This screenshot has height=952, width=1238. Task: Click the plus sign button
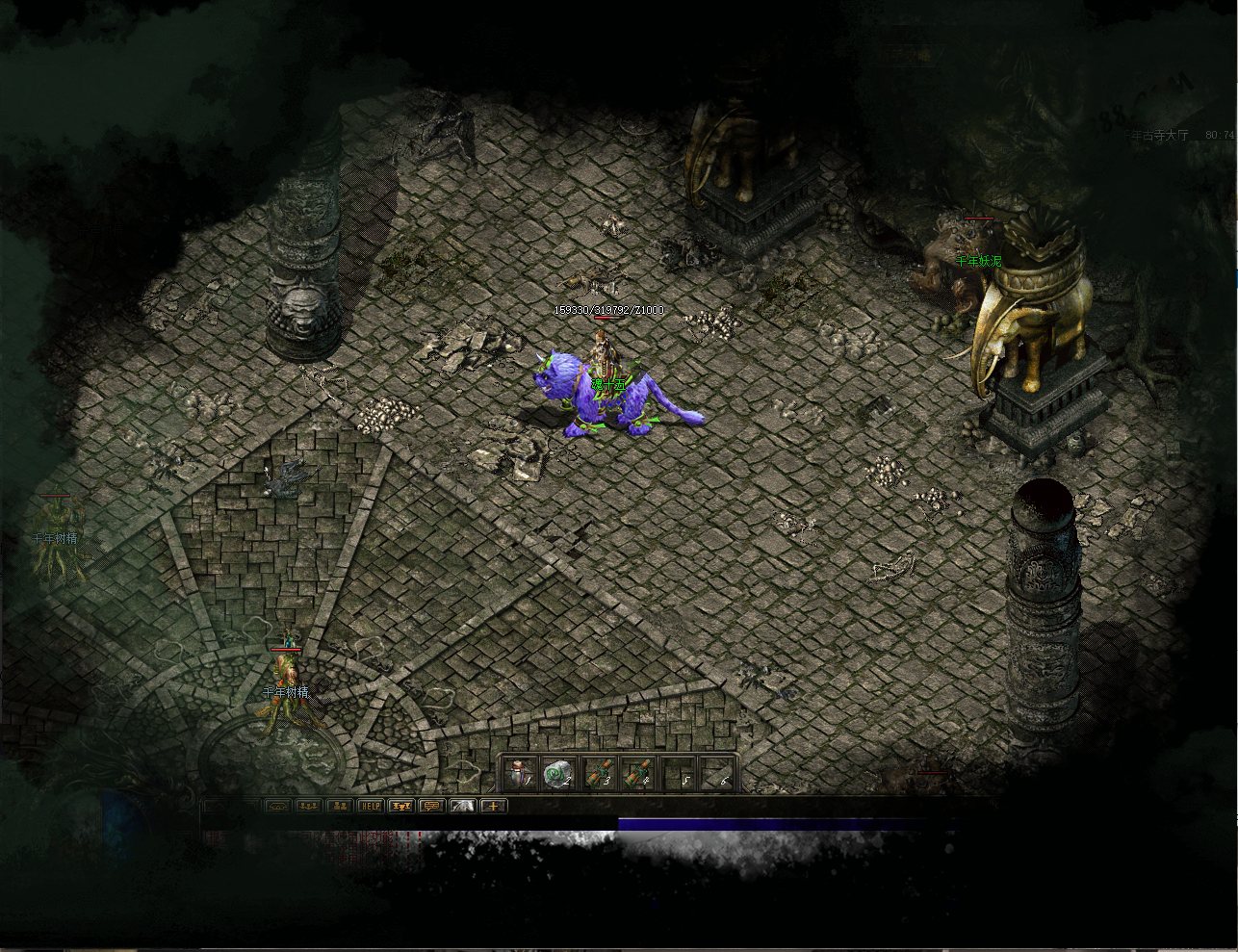494,806
